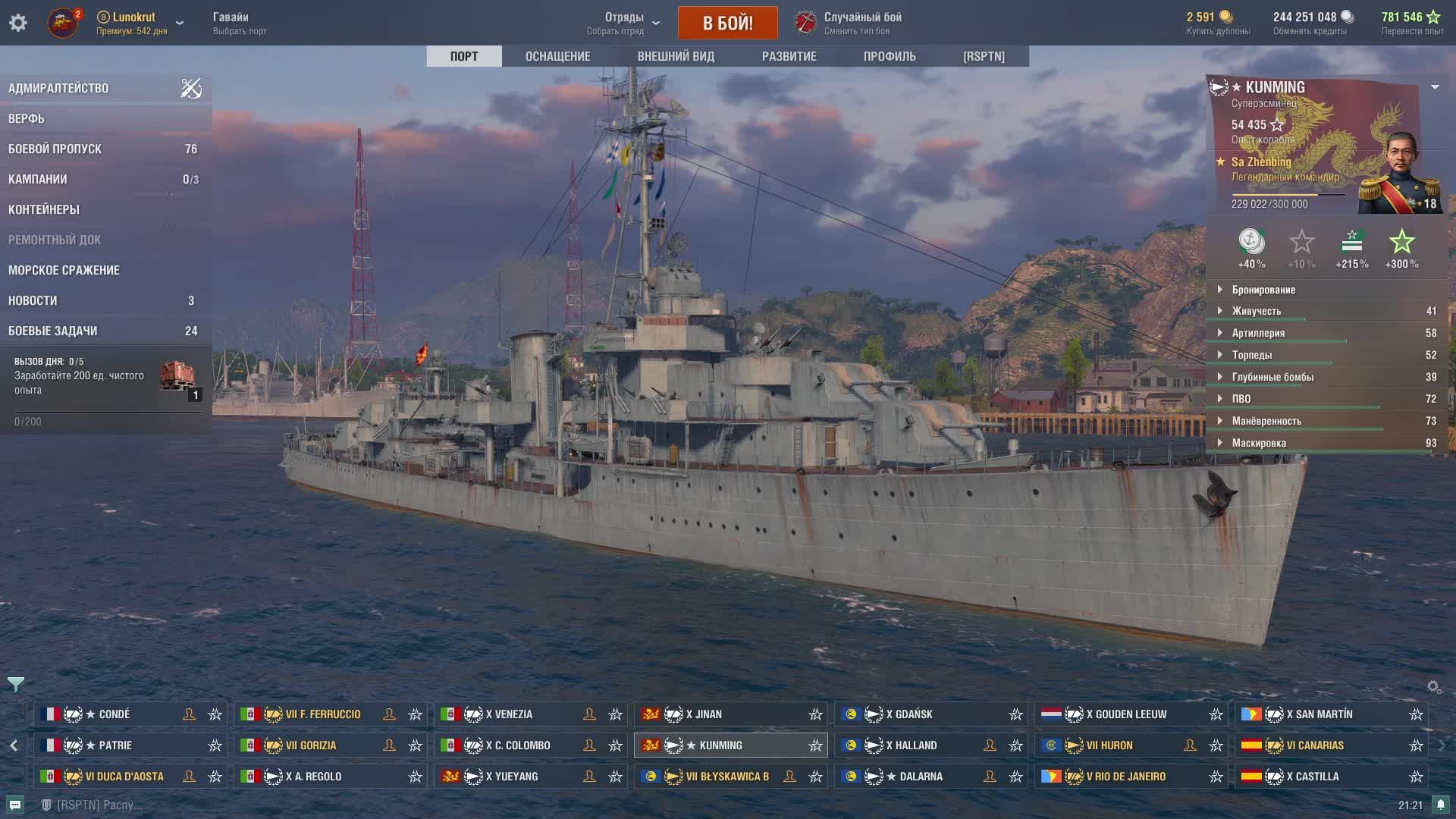
Task: Pick X Castilla in the ship list
Action: tap(1316, 777)
